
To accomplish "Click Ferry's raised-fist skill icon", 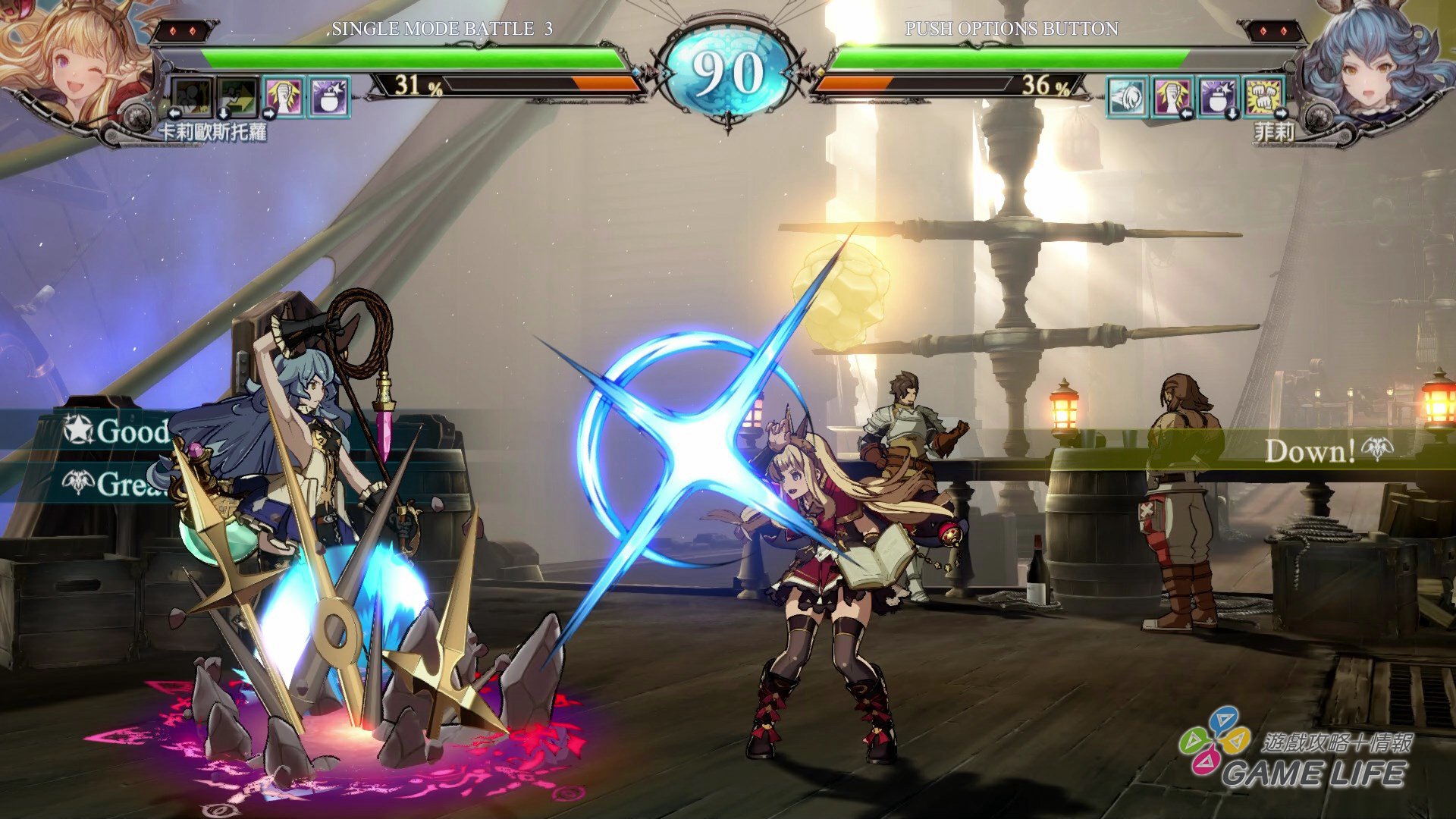I will click(x=1173, y=96).
